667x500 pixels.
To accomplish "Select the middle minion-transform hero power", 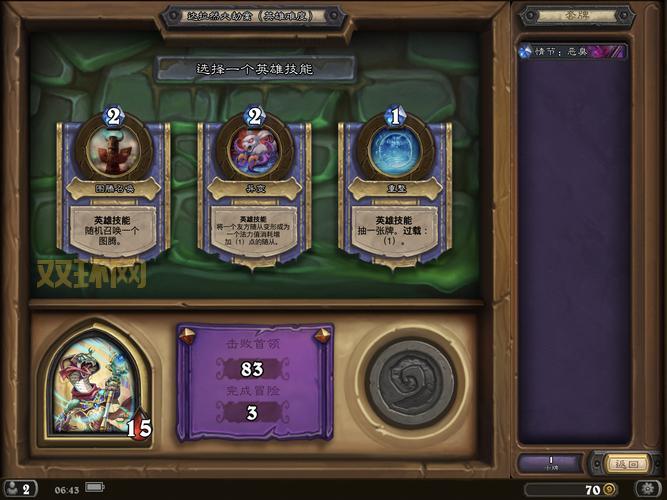I will coord(253,190).
